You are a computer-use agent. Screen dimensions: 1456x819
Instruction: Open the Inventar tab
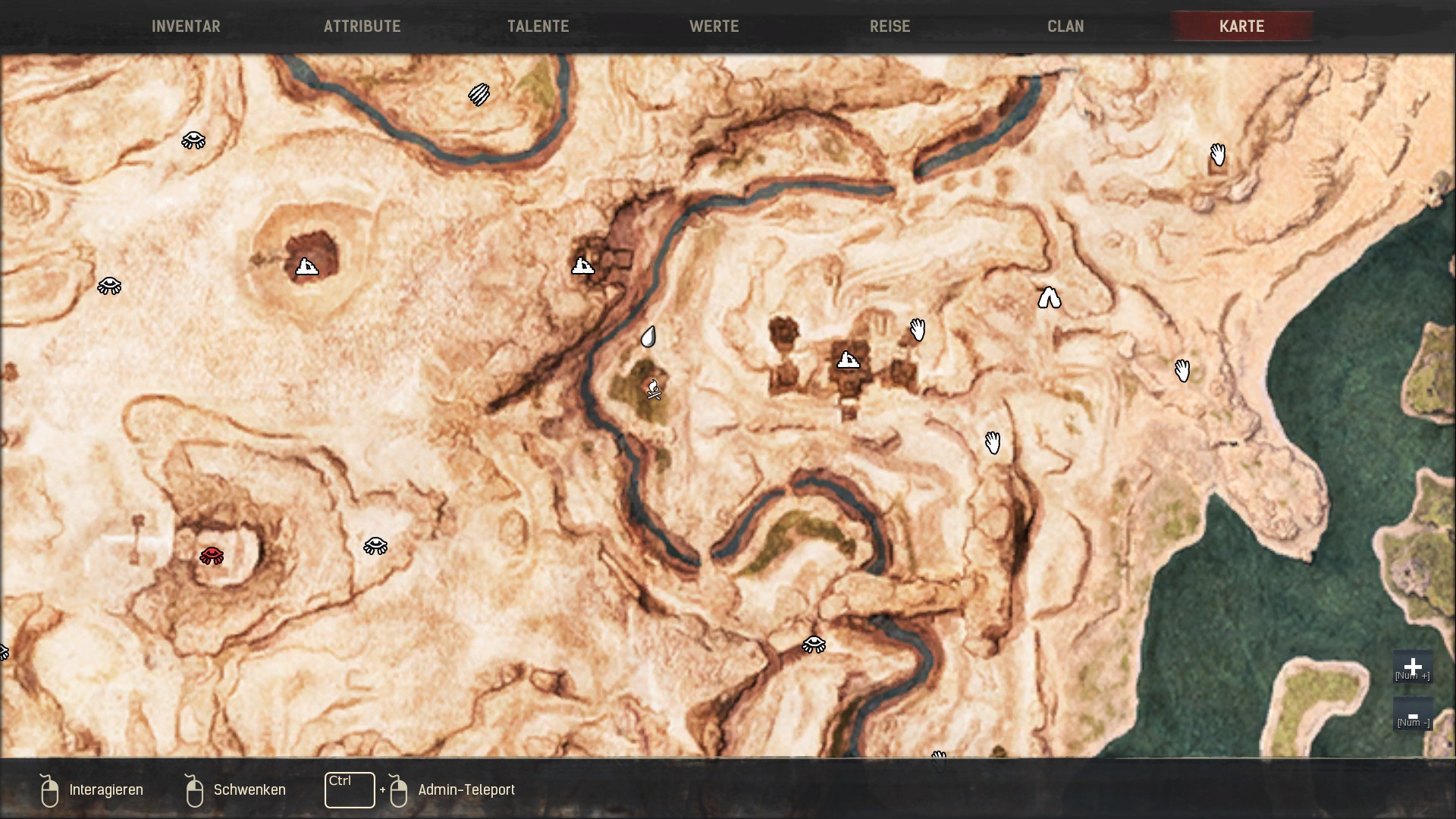pos(186,27)
